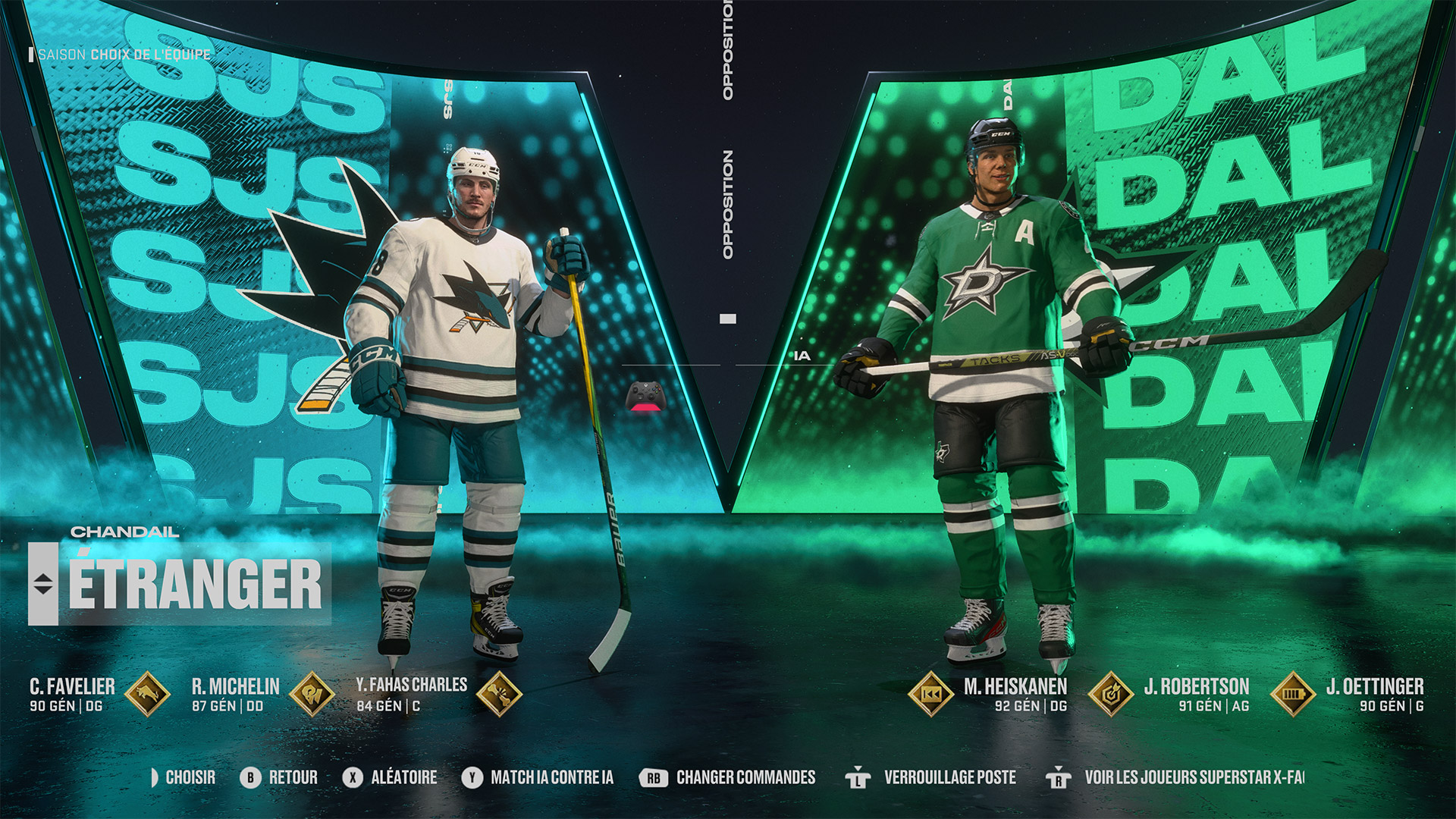Go back with Retour
The width and height of the screenshot is (1456, 819).
(x=279, y=777)
